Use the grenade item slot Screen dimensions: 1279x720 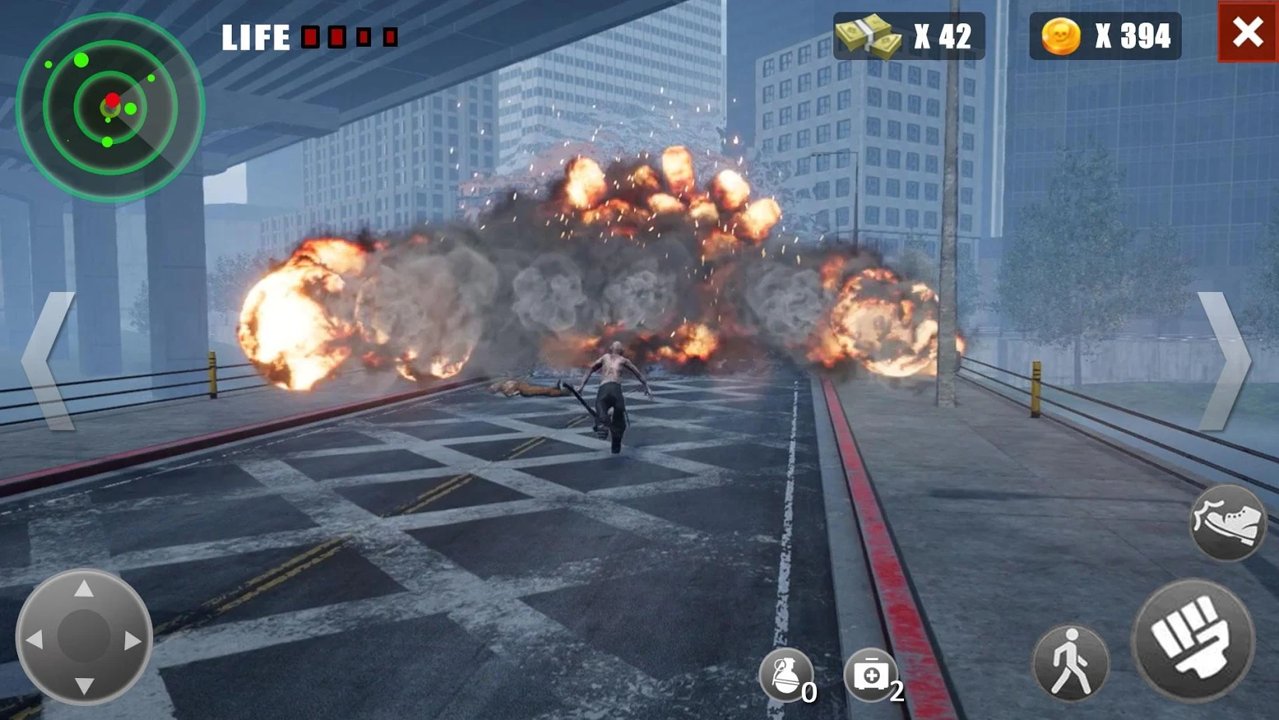click(785, 675)
